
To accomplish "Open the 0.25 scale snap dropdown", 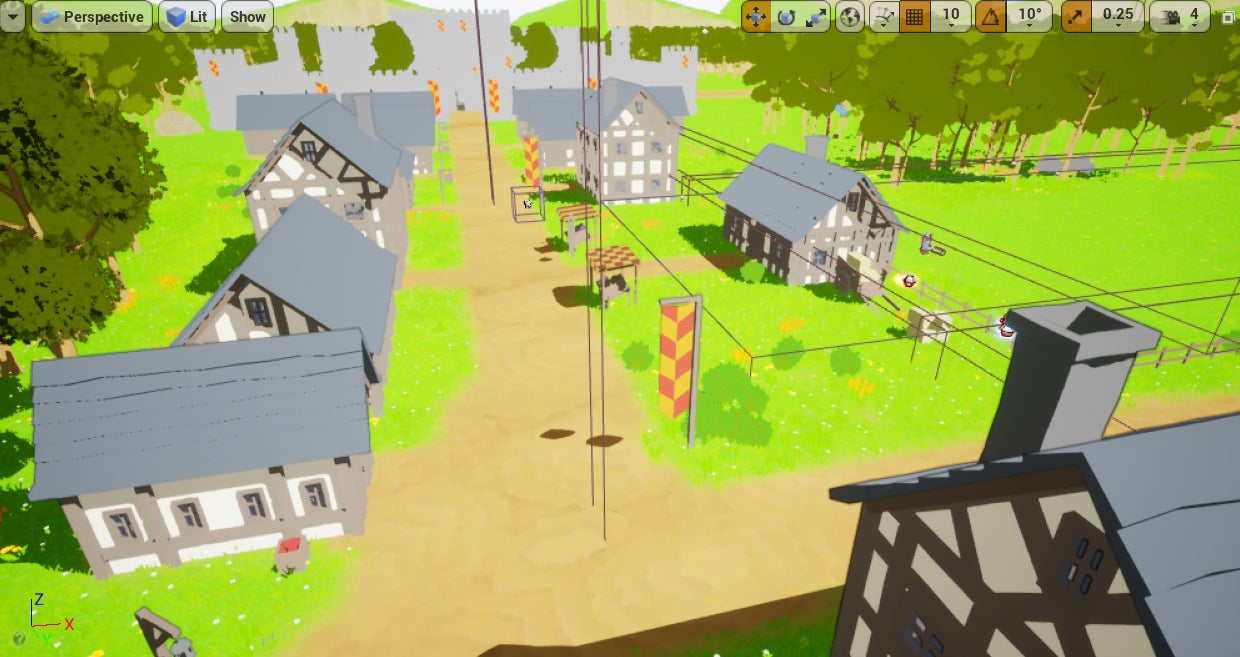I will point(1118,16).
